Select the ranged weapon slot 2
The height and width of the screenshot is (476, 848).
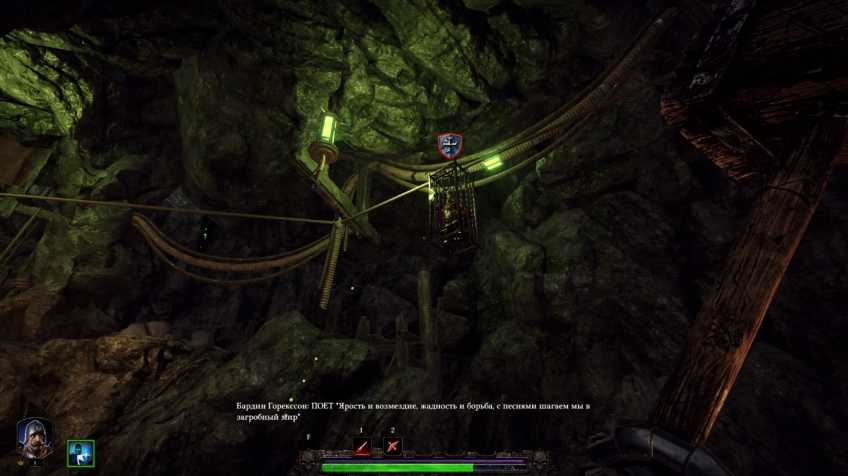393,446
